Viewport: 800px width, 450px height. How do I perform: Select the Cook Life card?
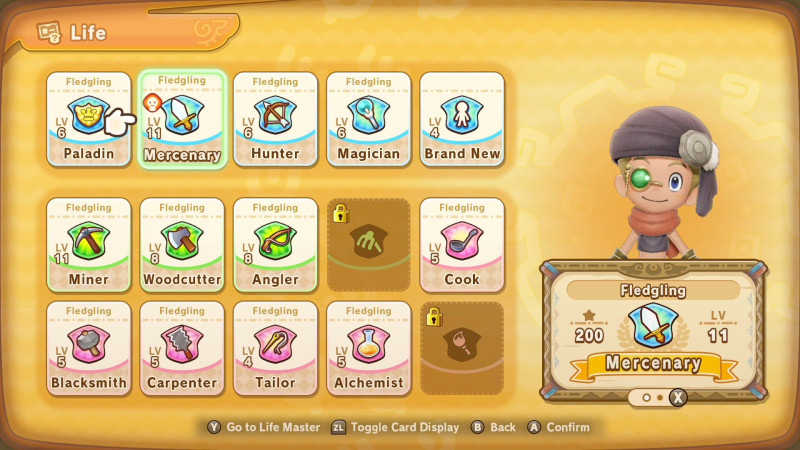[x=462, y=244]
